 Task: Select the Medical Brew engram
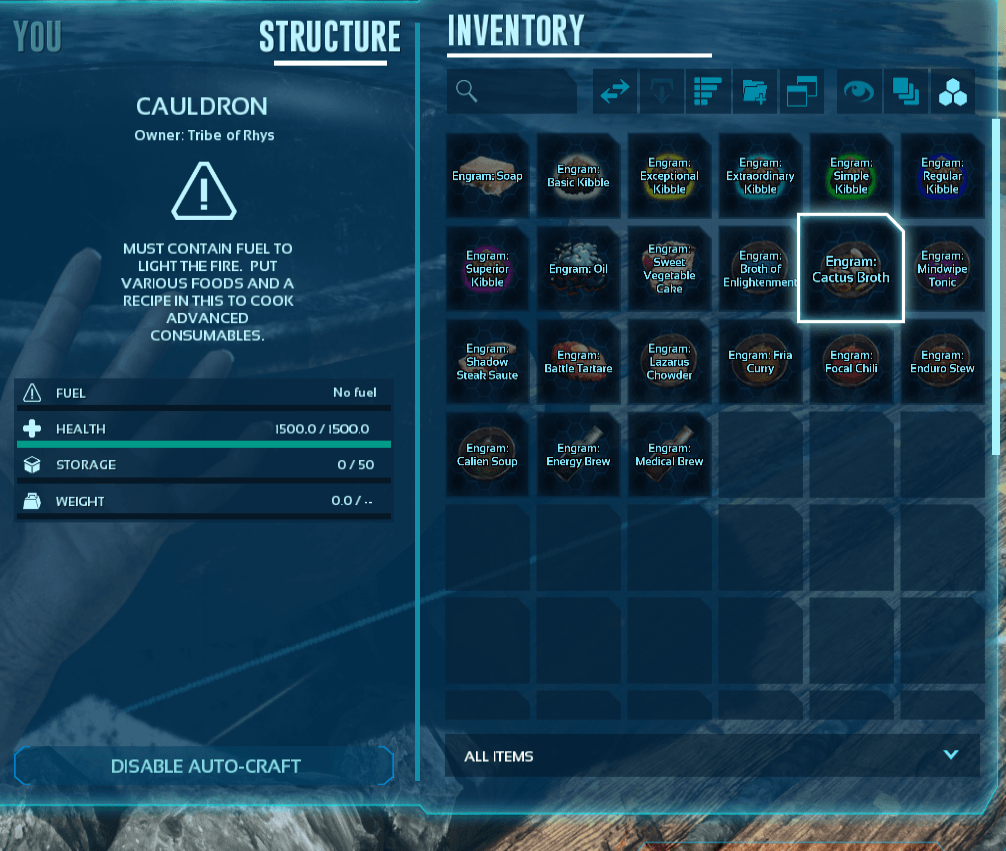point(669,455)
